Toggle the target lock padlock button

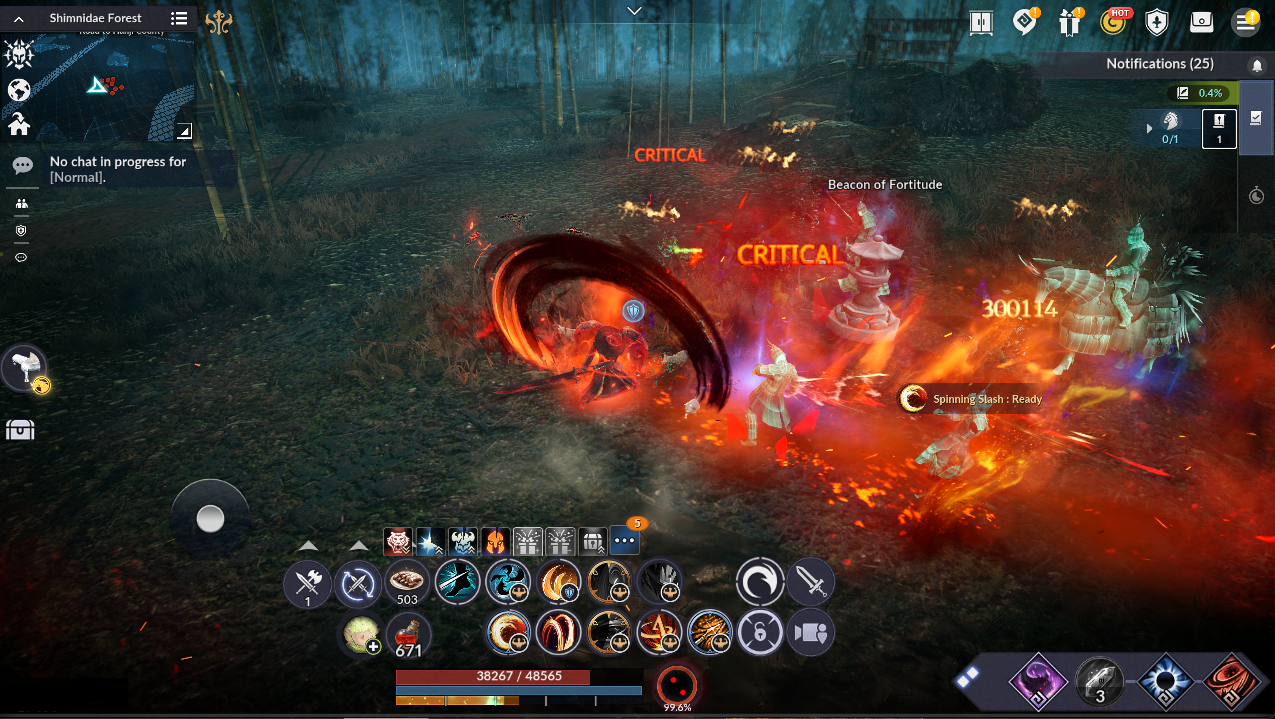pyautogui.click(x=760, y=633)
